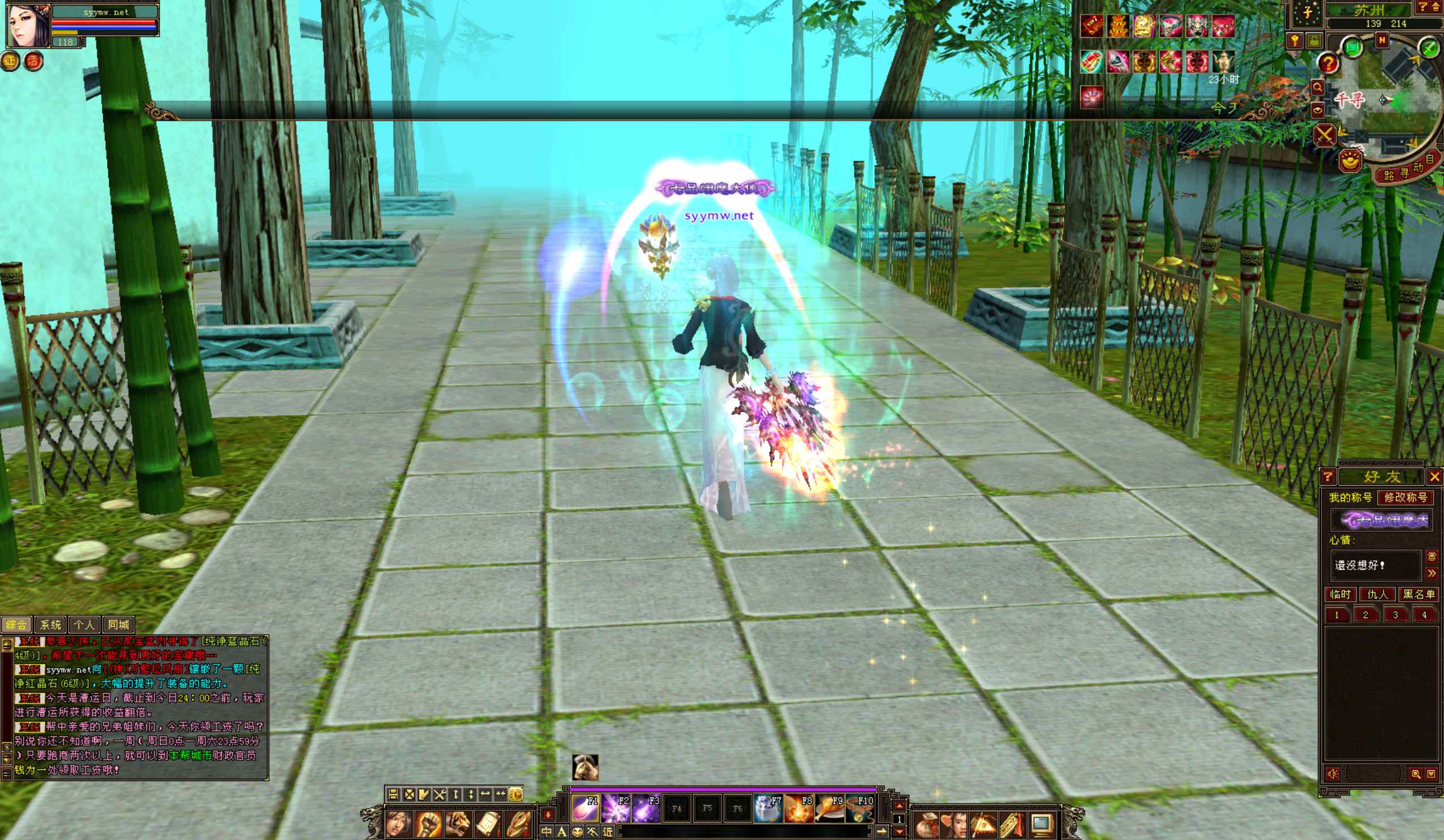This screenshot has width=1444, height=840.
Task: Click the crossed swords button by minimap
Action: tap(1324, 136)
